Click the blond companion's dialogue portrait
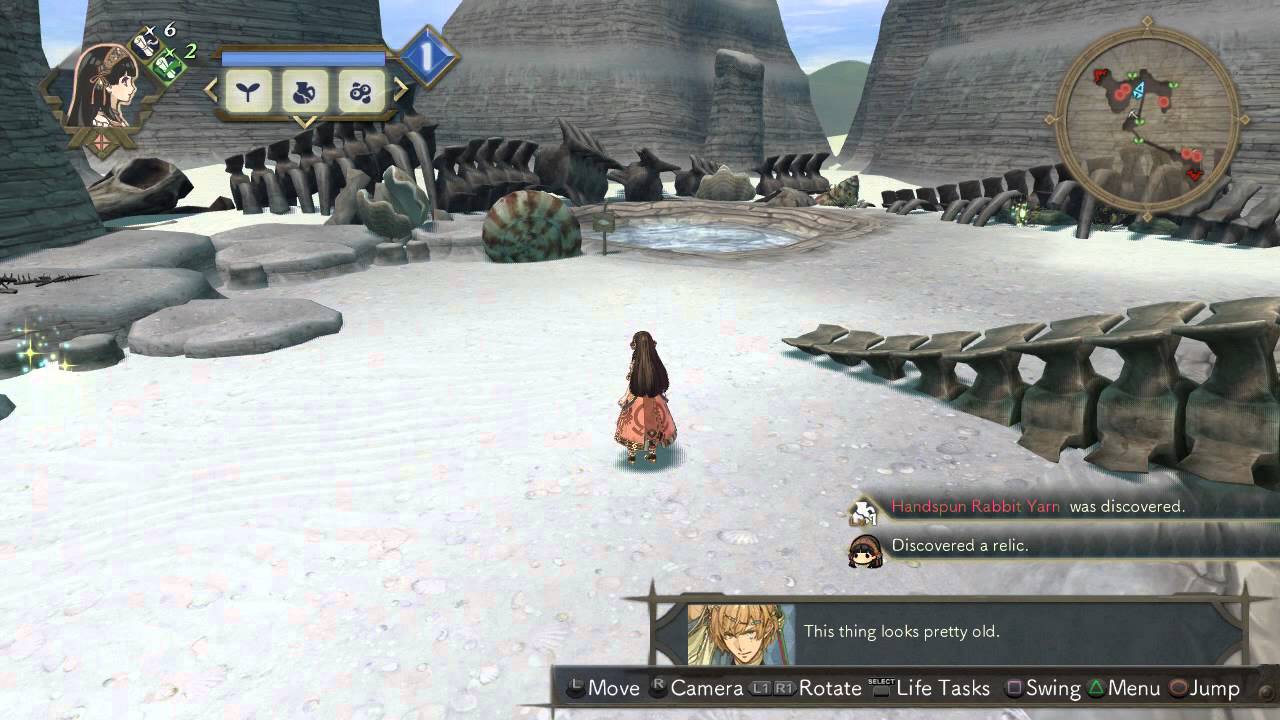This screenshot has height=720, width=1280. click(741, 633)
